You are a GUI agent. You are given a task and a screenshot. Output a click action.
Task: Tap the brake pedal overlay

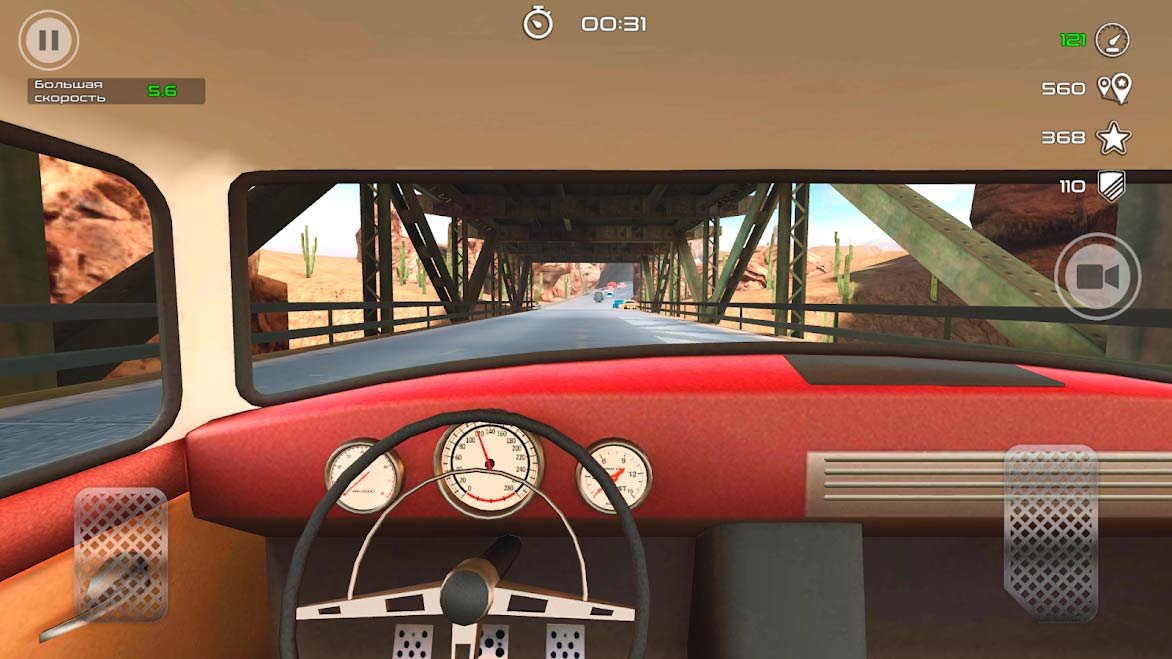pos(121,553)
